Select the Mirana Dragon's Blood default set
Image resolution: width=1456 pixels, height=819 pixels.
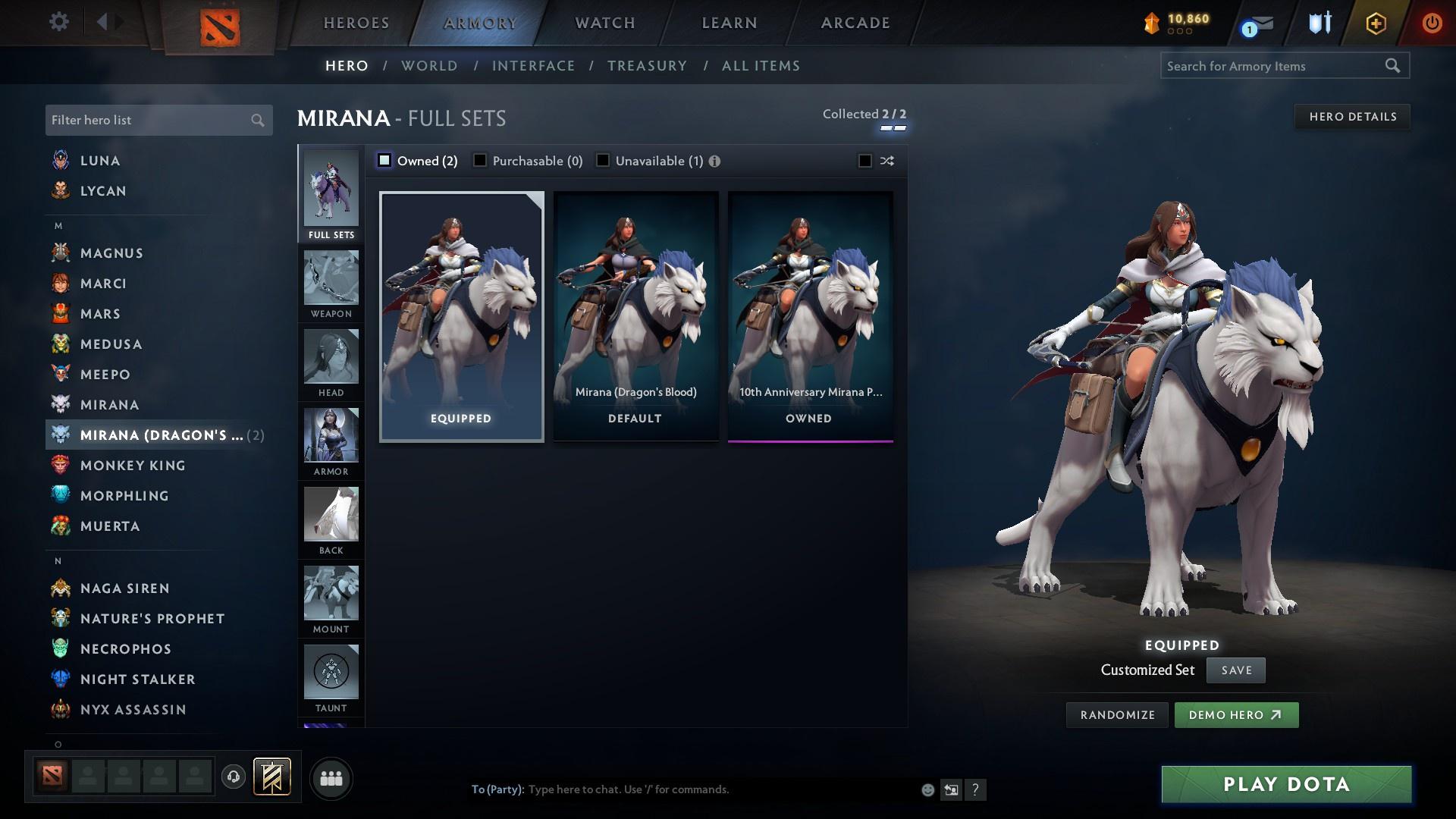(635, 315)
